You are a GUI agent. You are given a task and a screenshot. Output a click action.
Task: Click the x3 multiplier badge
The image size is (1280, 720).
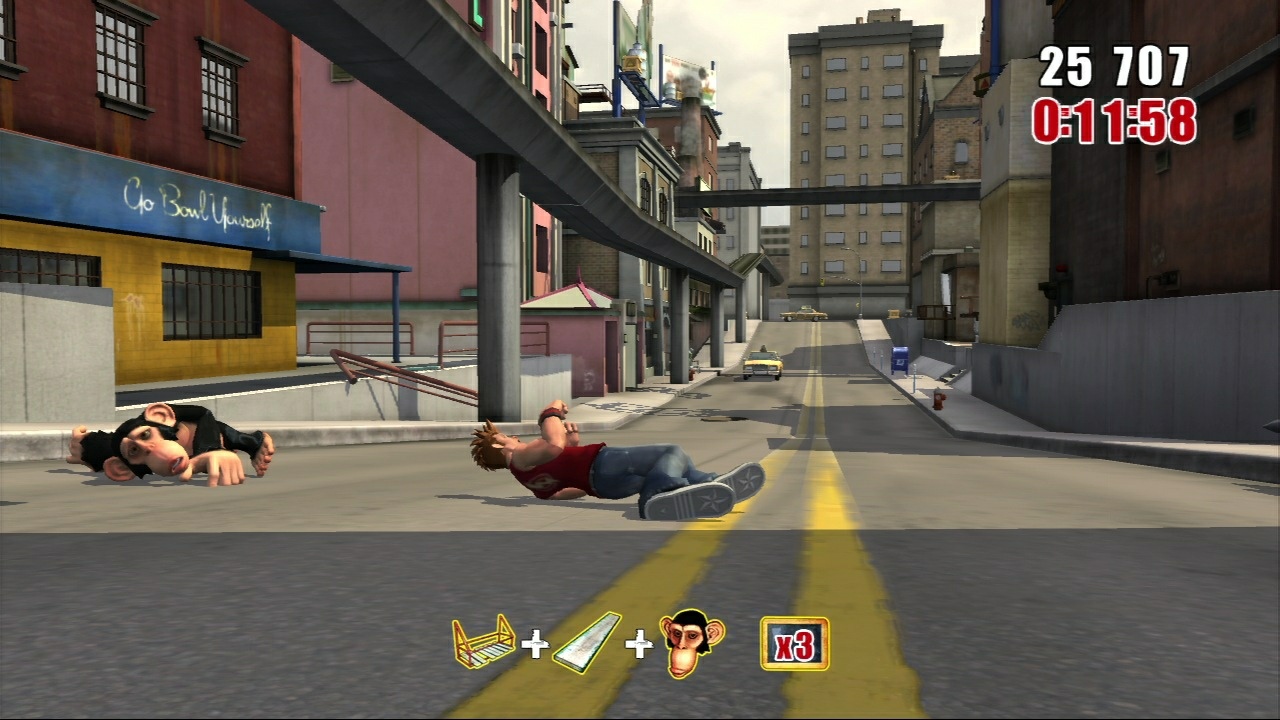pyautogui.click(x=794, y=643)
